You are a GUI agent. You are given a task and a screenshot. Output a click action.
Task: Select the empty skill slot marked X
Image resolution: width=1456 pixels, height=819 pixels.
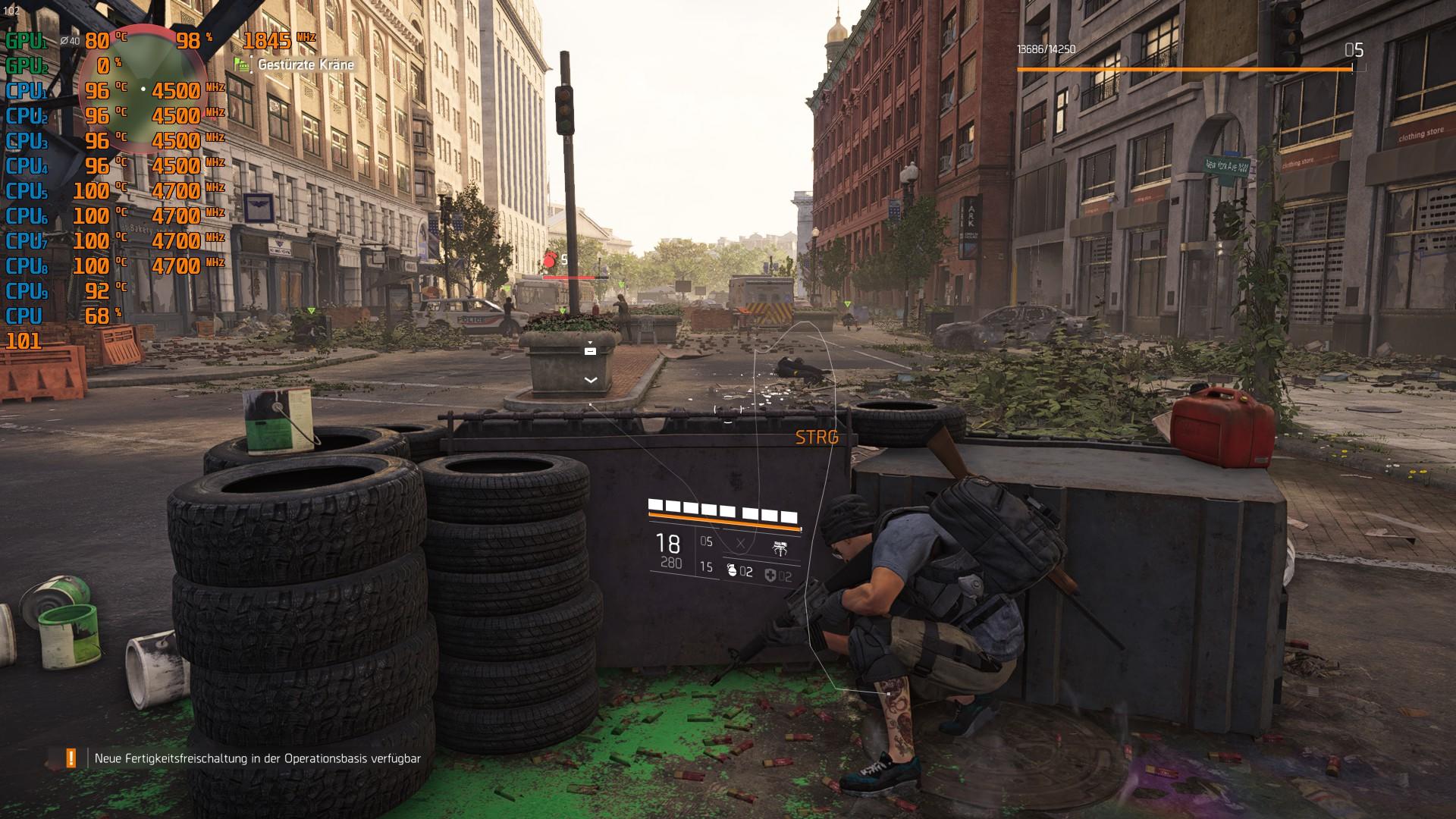pos(741,544)
